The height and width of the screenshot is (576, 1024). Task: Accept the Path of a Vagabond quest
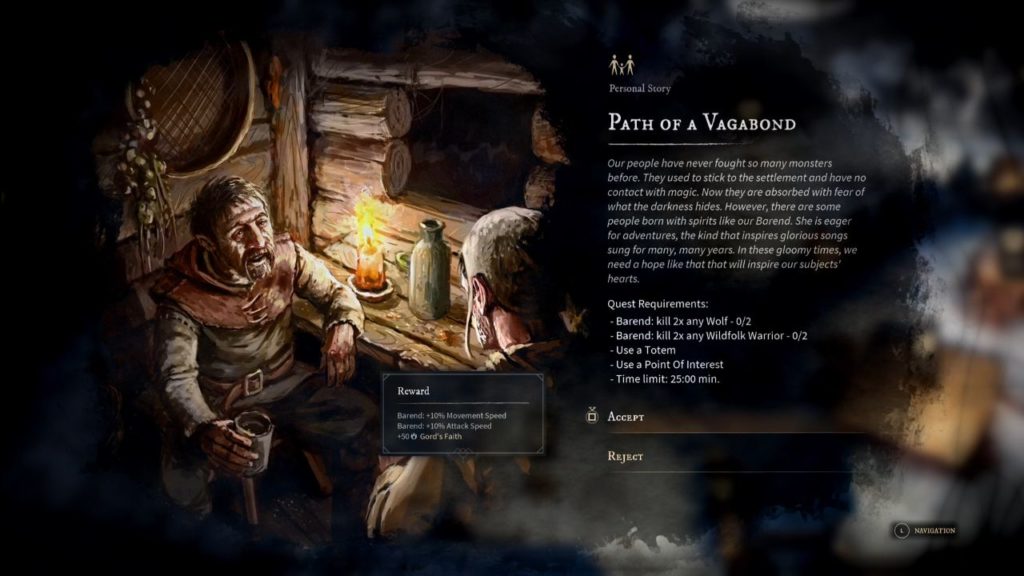tap(626, 416)
